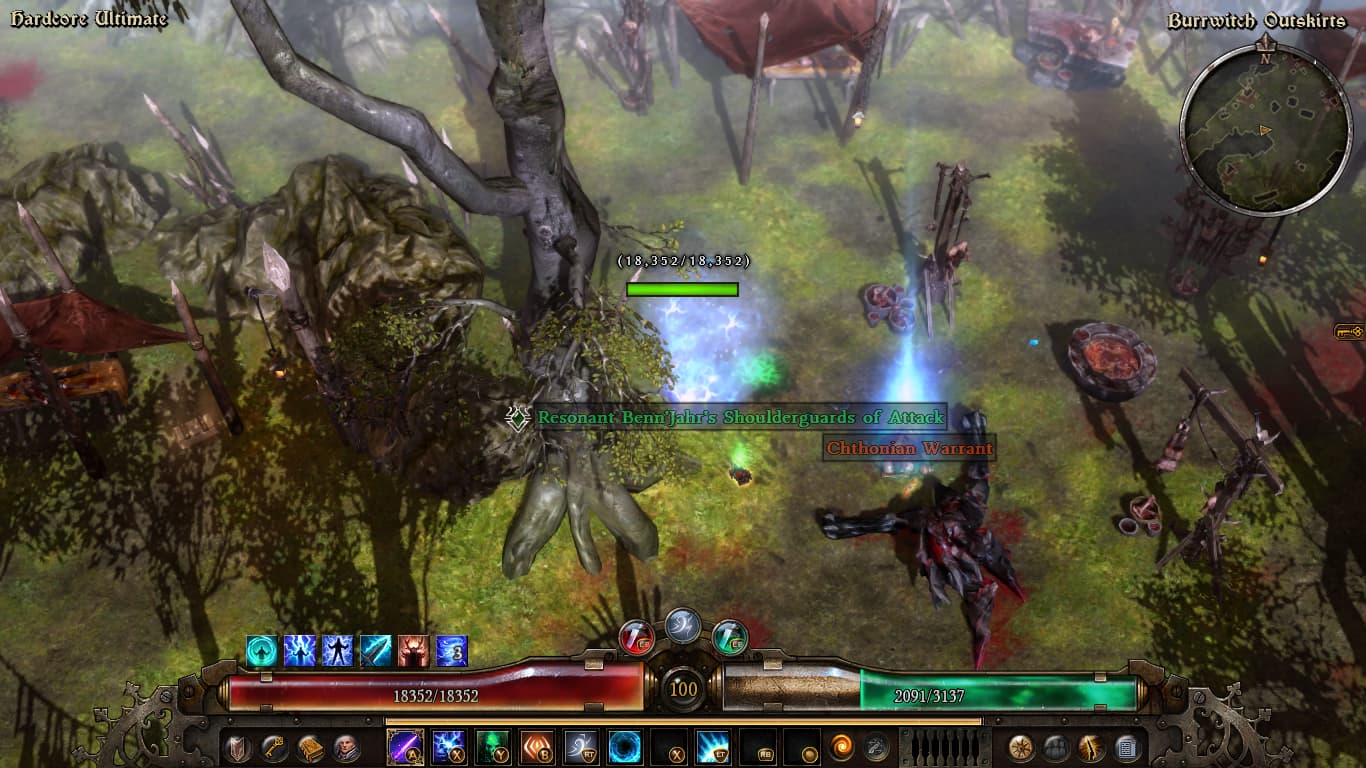Activate the blue vortex portal skill
This screenshot has height=768, width=1366.
click(x=625, y=747)
